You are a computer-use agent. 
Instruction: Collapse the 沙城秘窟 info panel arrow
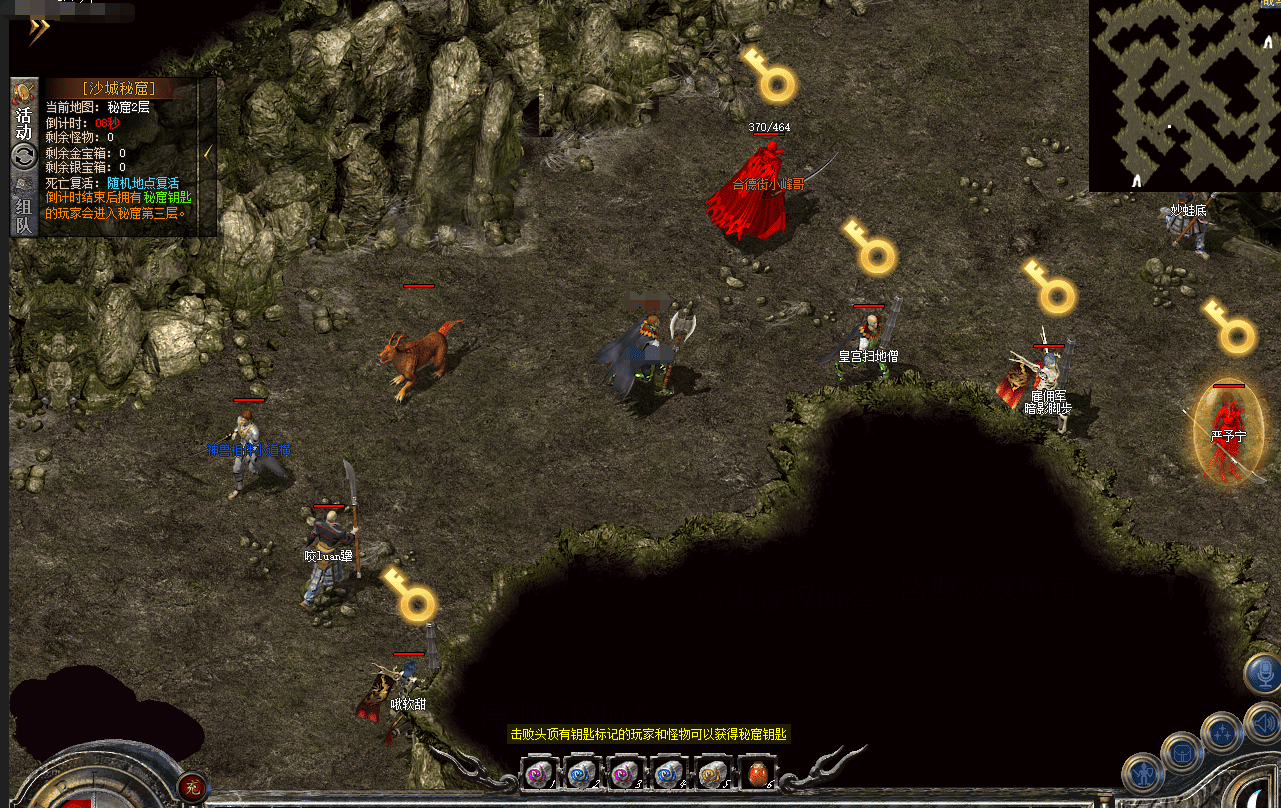pyautogui.click(x=208, y=152)
